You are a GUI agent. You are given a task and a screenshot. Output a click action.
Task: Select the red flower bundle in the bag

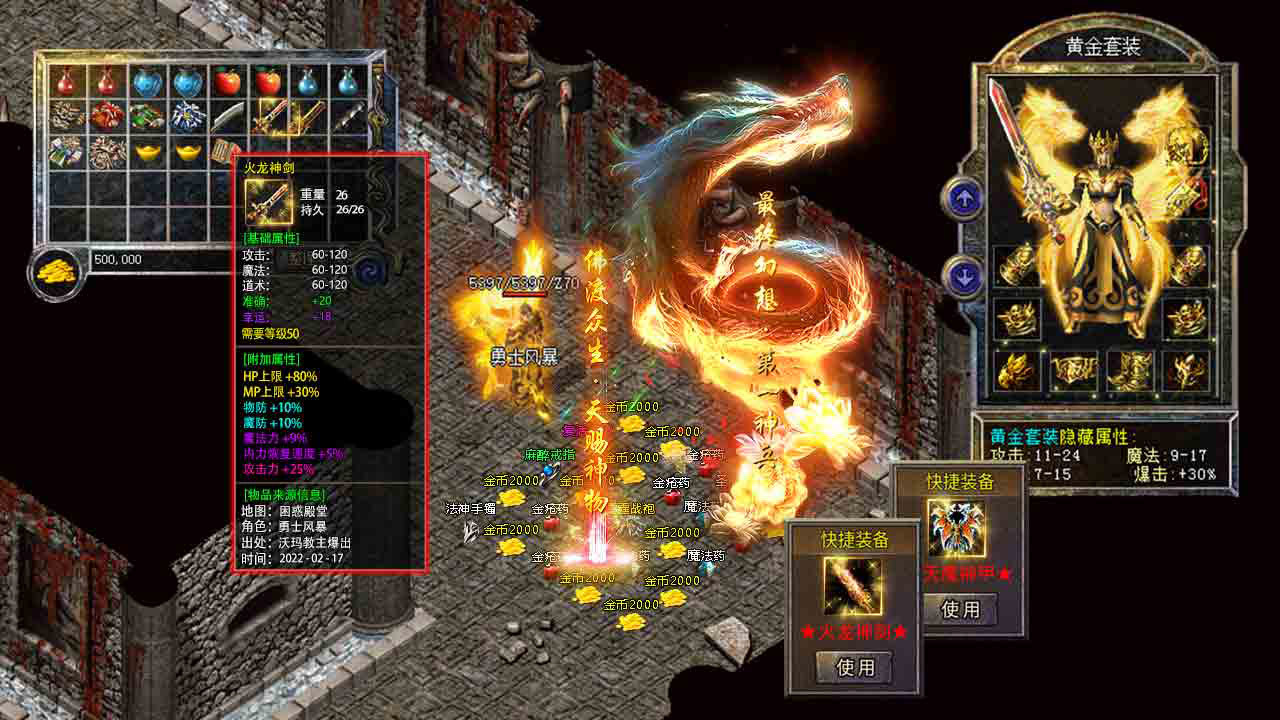(x=106, y=117)
